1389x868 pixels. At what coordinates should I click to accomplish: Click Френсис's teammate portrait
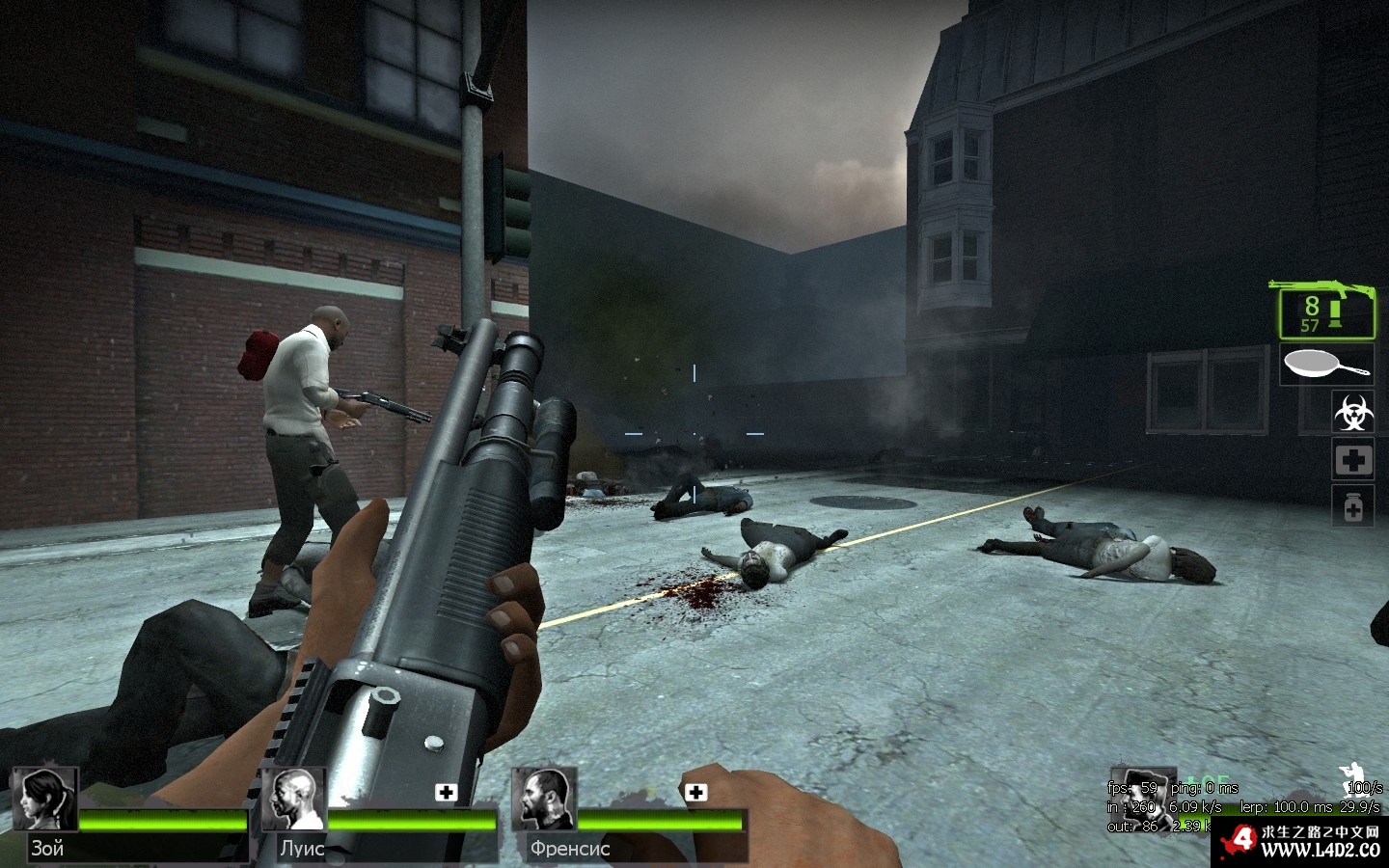[544, 800]
